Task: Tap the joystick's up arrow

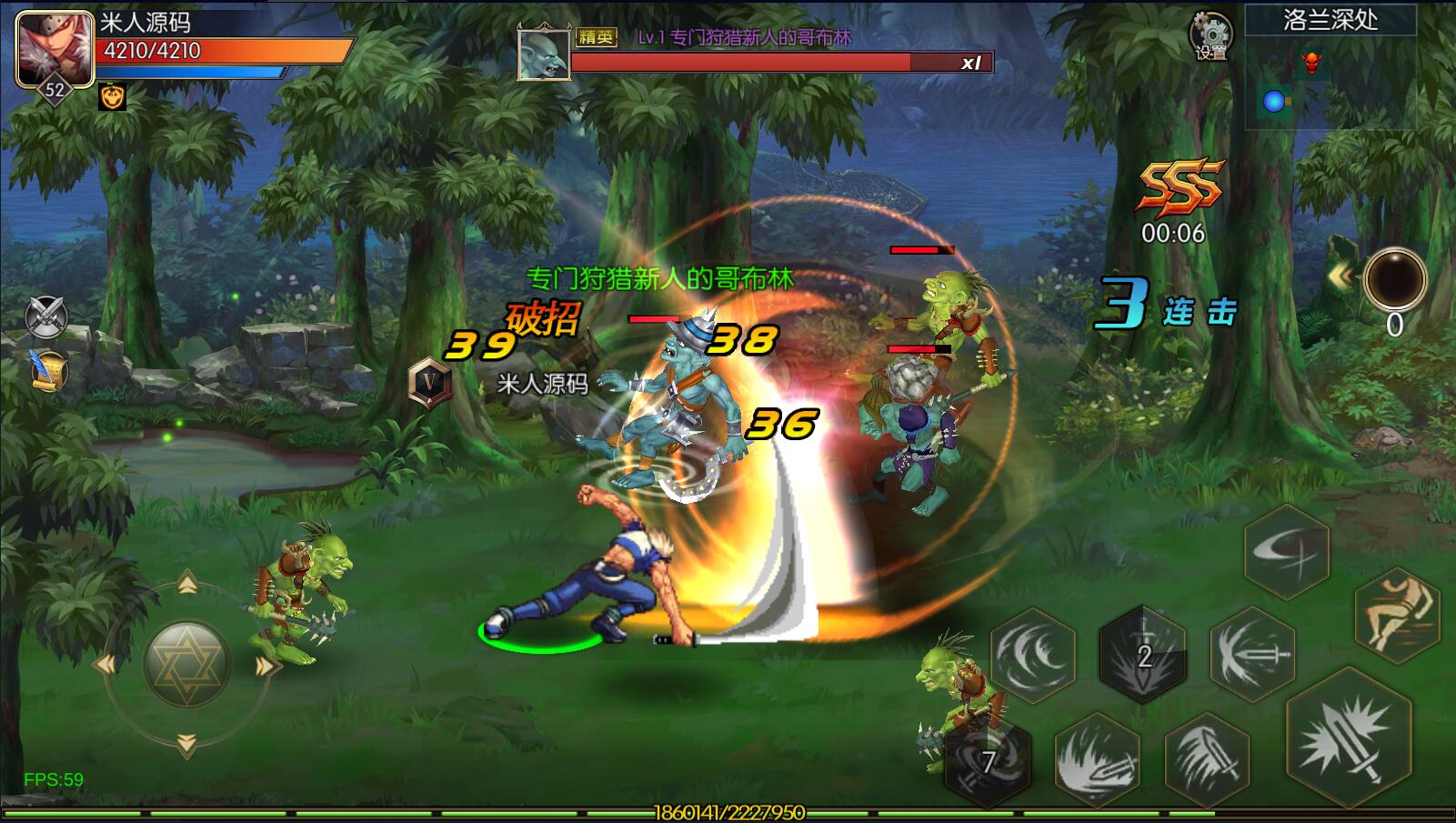Action: pyautogui.click(x=186, y=583)
